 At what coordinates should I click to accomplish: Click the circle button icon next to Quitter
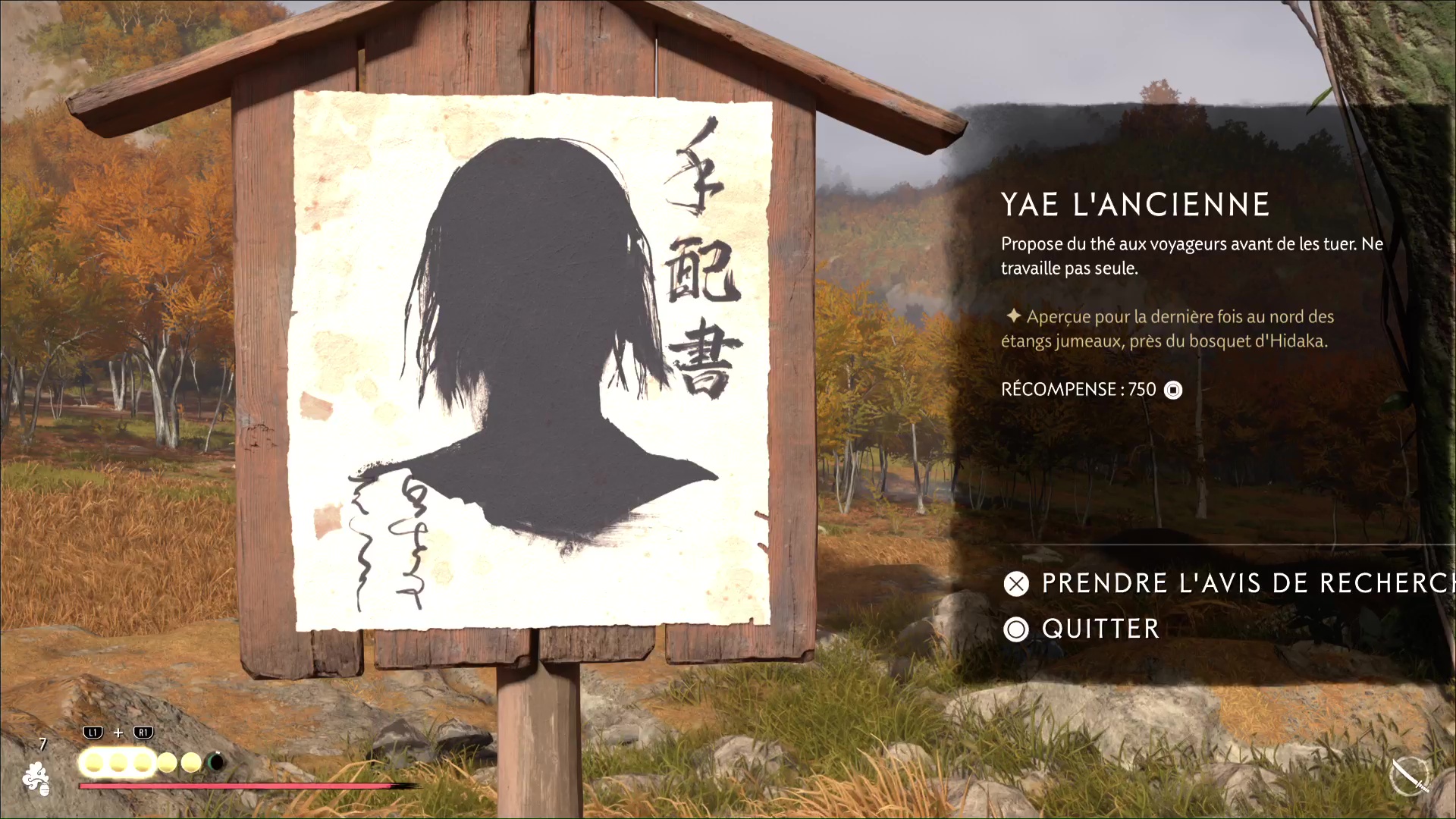(x=1016, y=629)
